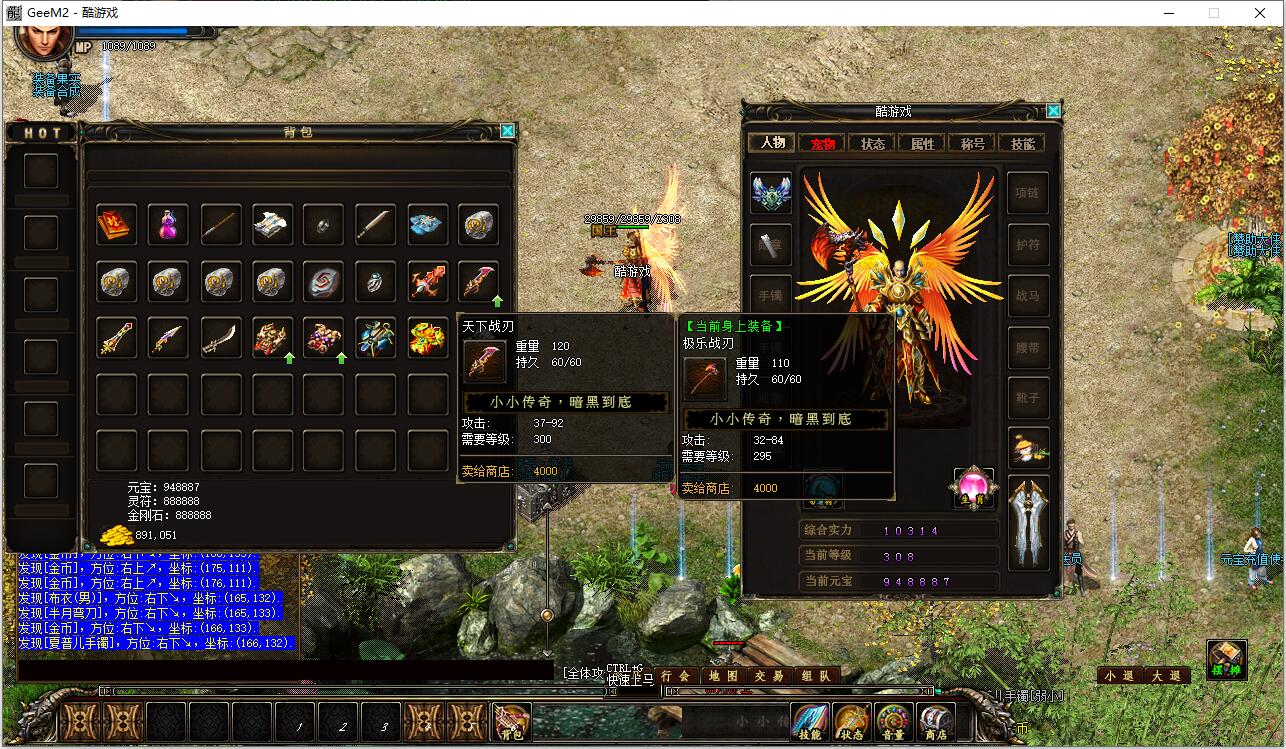The height and width of the screenshot is (749, 1286).
Task: Open the 行会 guild menu
Action: pyautogui.click(x=677, y=676)
